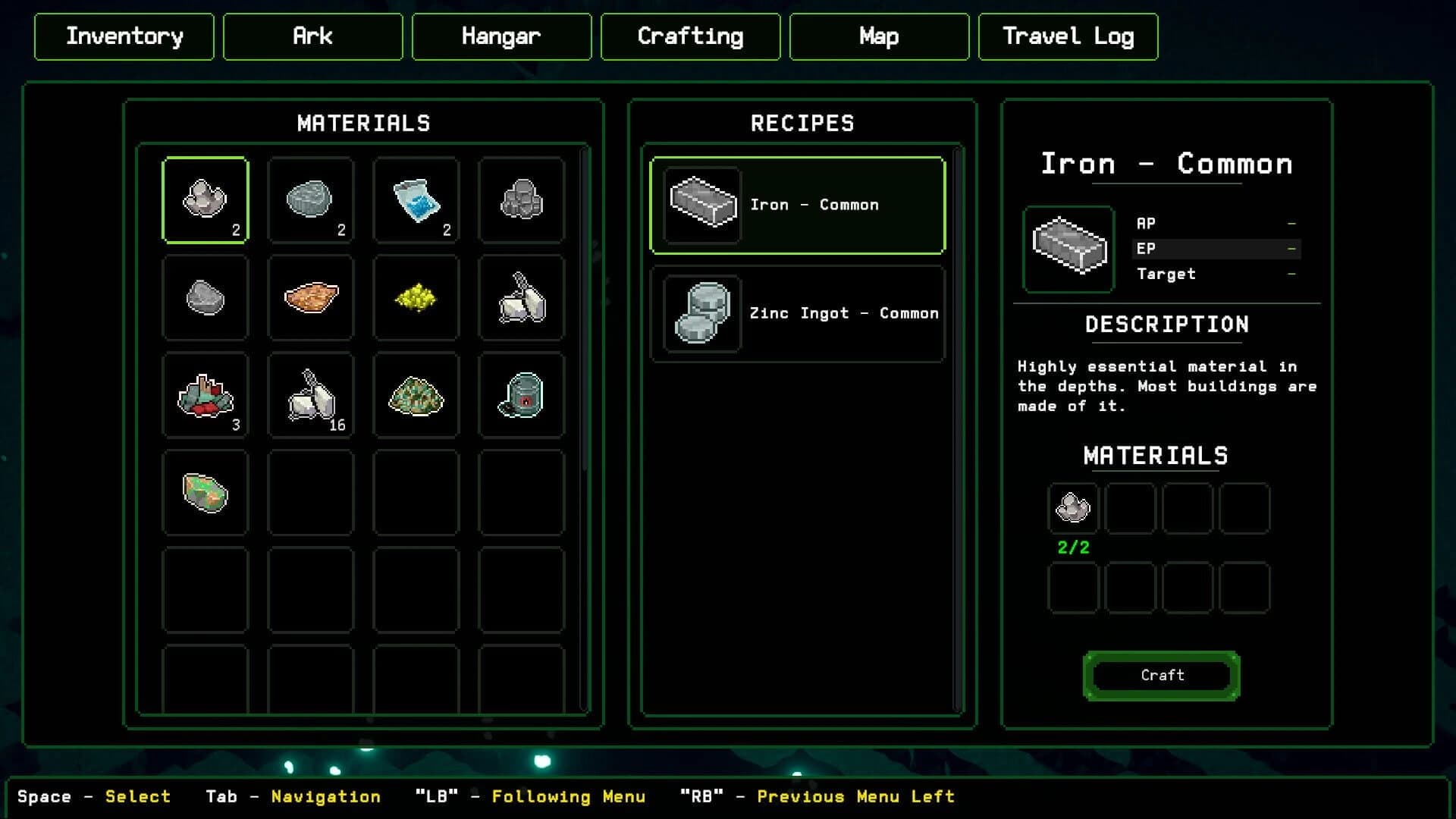Click the dark canister material icon
Viewport: 1456px width, 819px height.
pyautogui.click(x=521, y=394)
